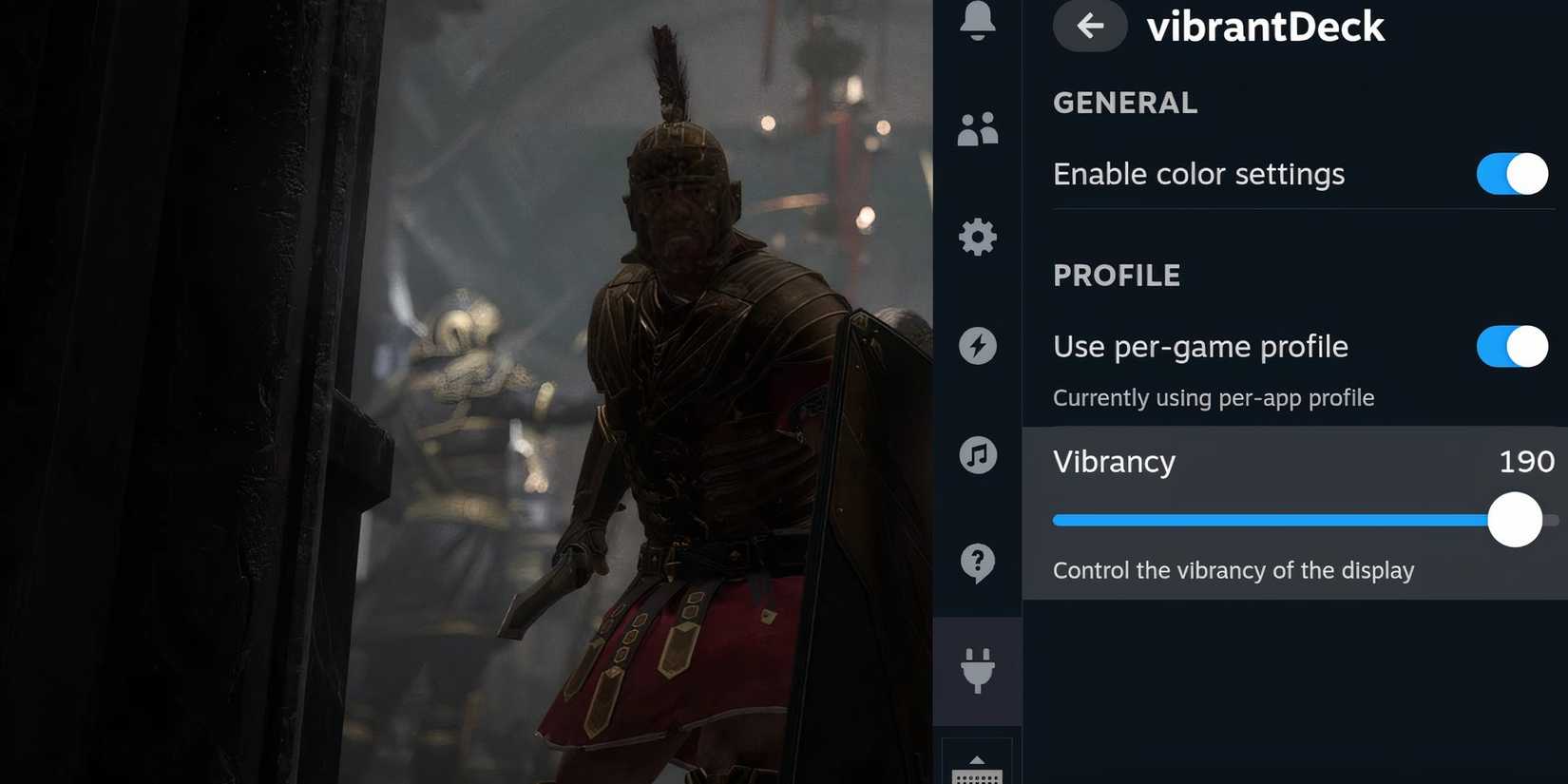Screen dimensions: 1568x784
Task: Open the Music note audio panel icon
Action: coord(977,456)
